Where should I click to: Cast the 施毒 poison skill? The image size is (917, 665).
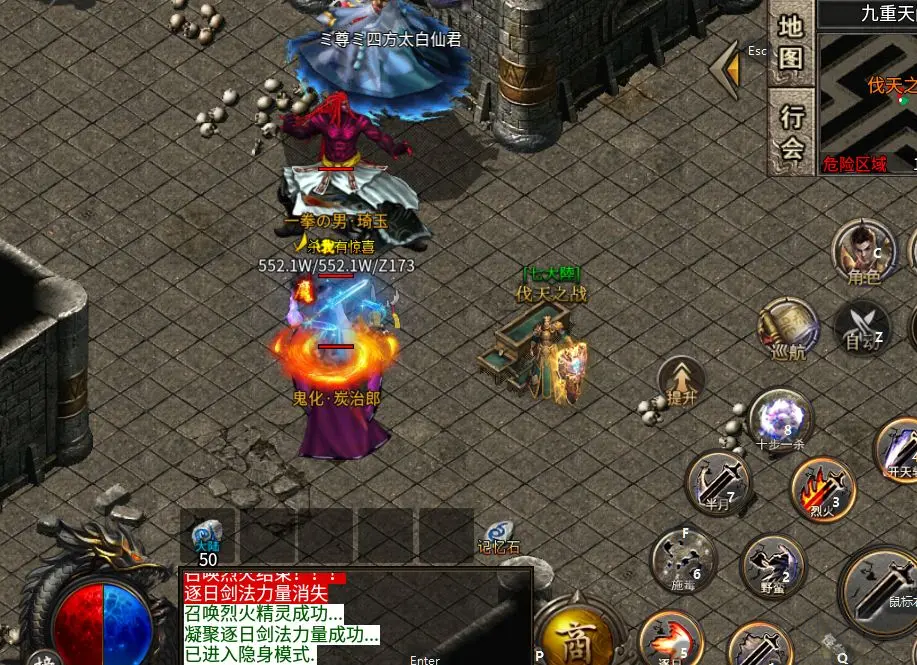tap(683, 559)
